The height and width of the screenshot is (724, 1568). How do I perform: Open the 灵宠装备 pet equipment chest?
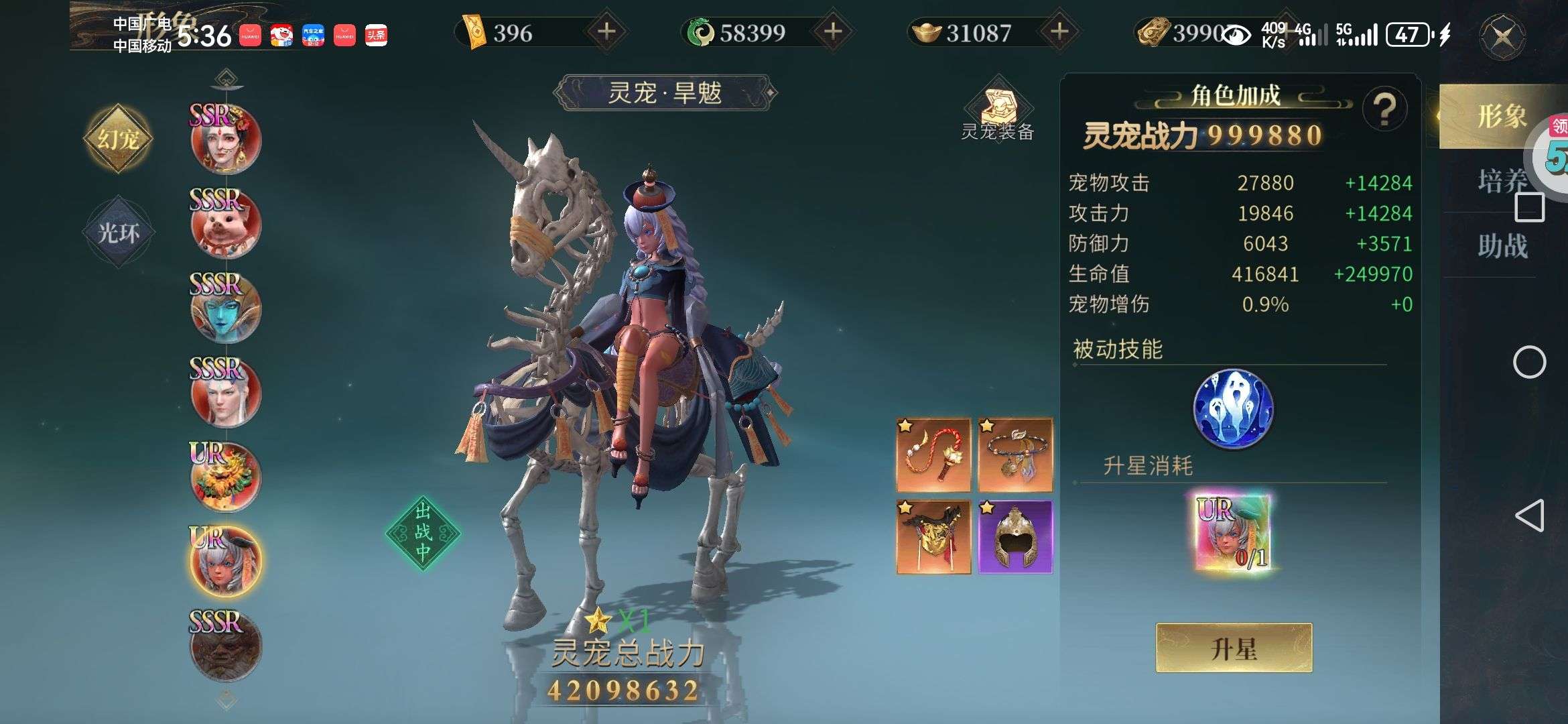[x=998, y=109]
